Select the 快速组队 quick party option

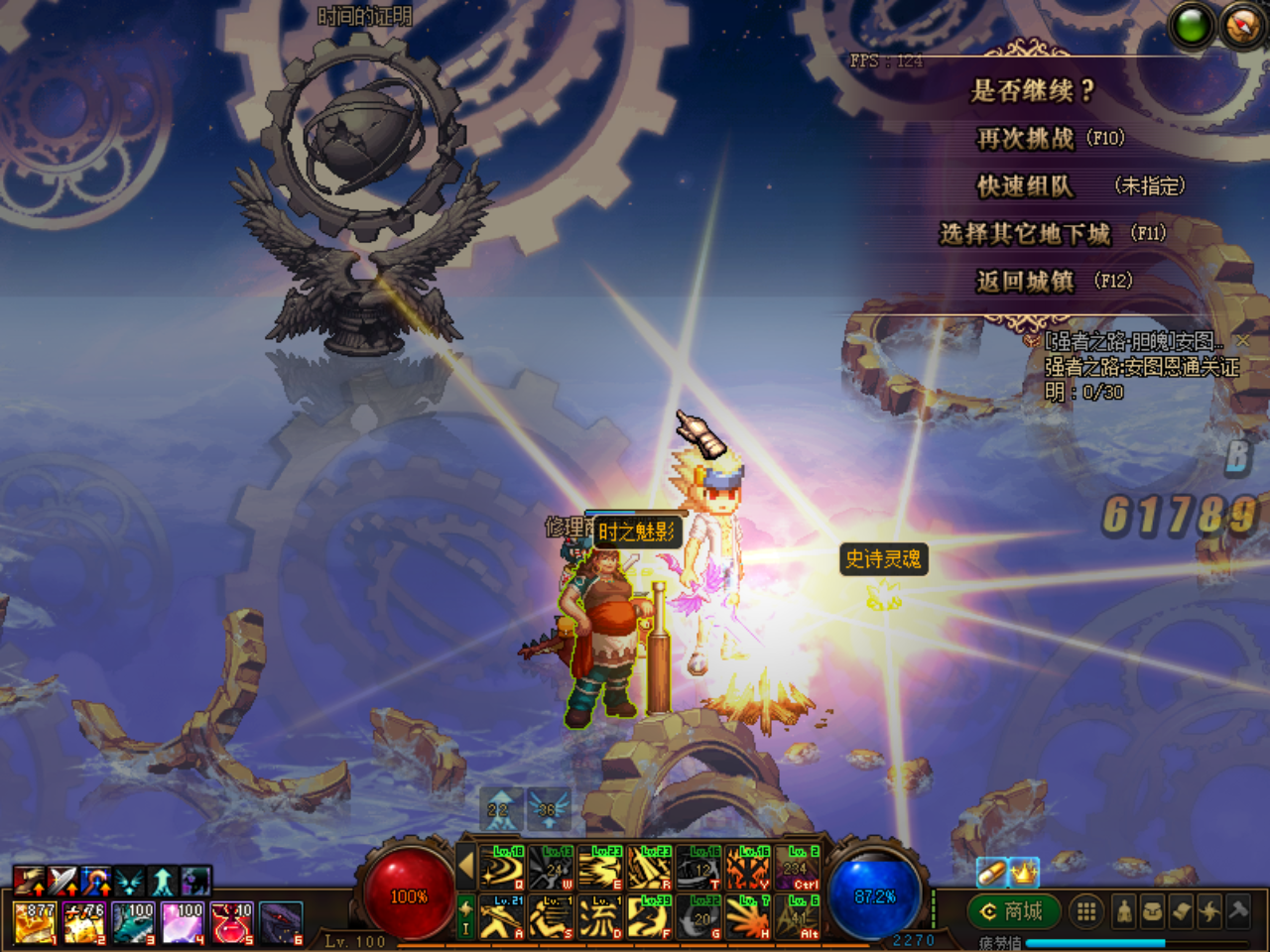tap(1025, 186)
